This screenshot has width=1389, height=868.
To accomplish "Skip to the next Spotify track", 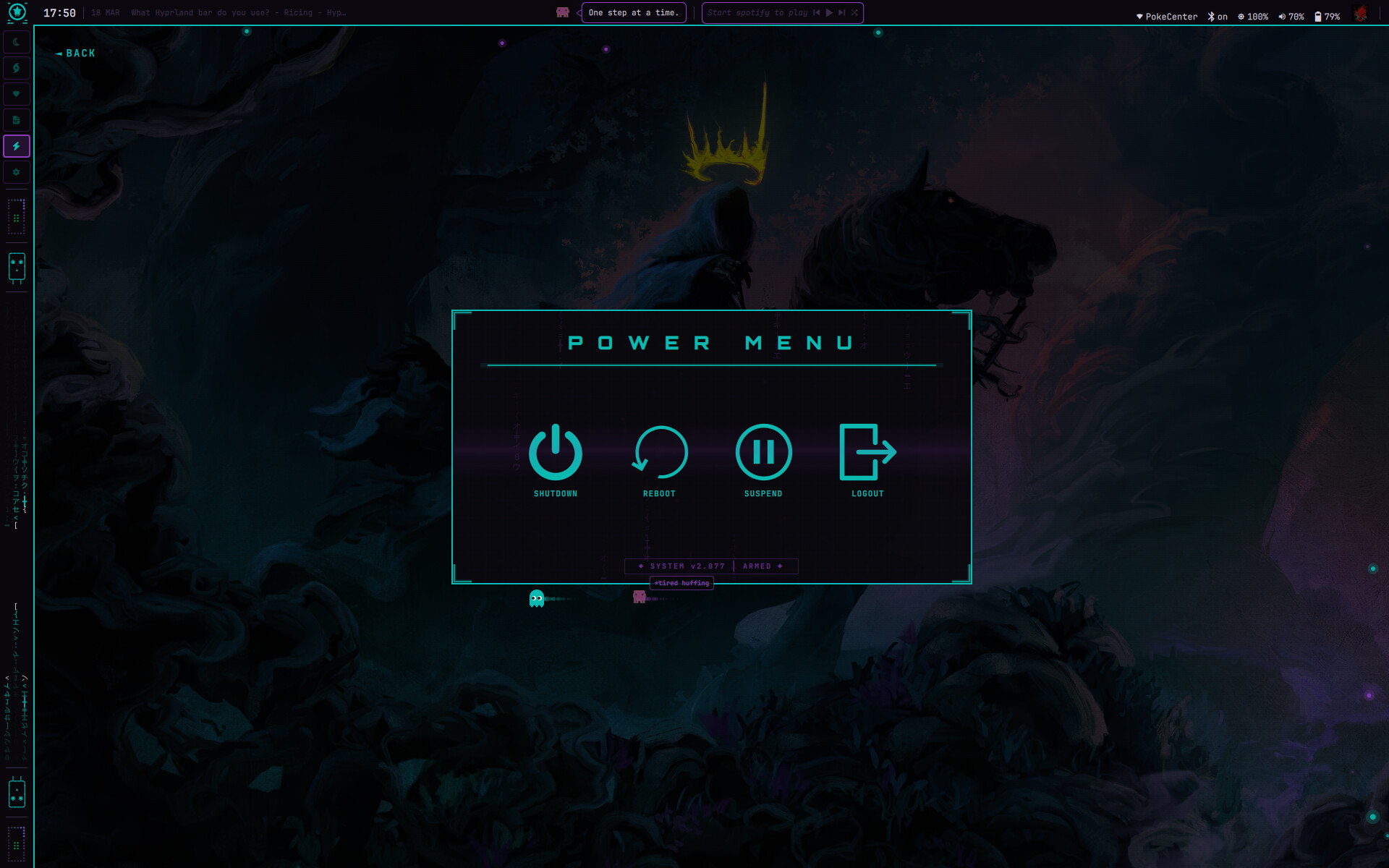I will [x=841, y=13].
